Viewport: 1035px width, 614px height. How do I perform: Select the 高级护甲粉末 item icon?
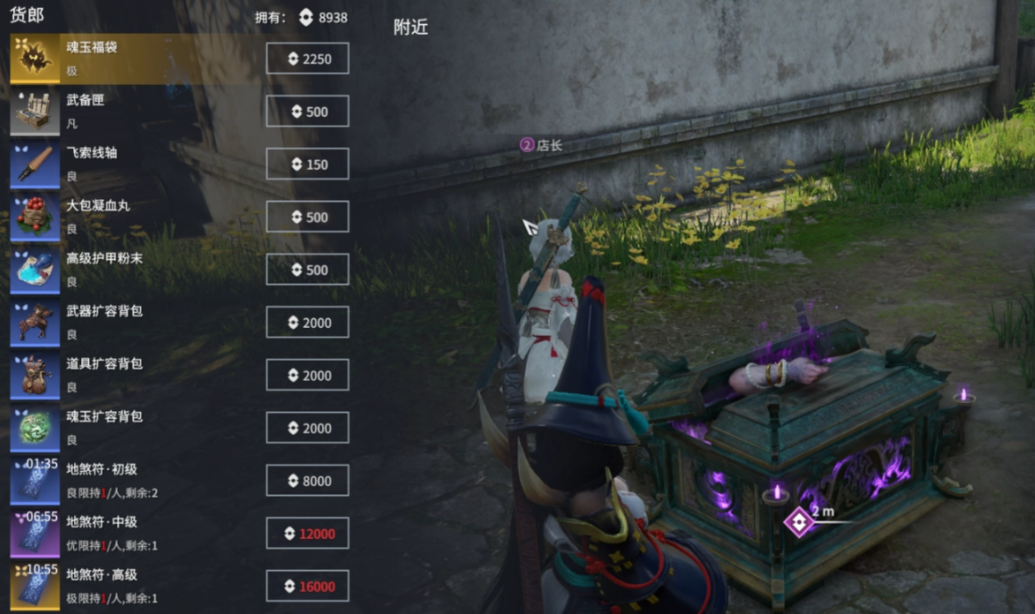[35, 270]
